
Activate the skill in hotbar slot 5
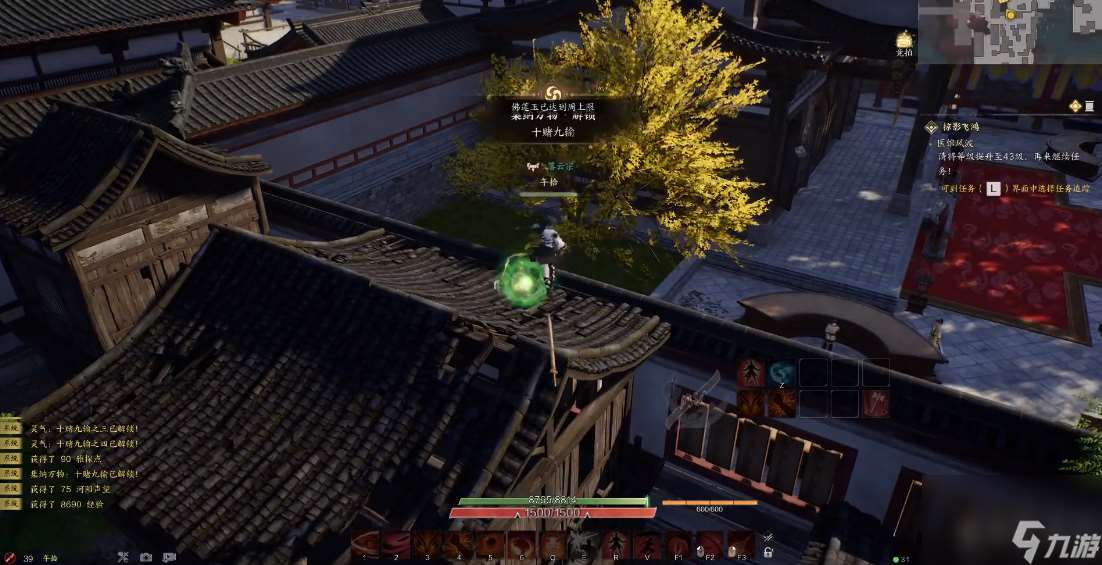(491, 545)
